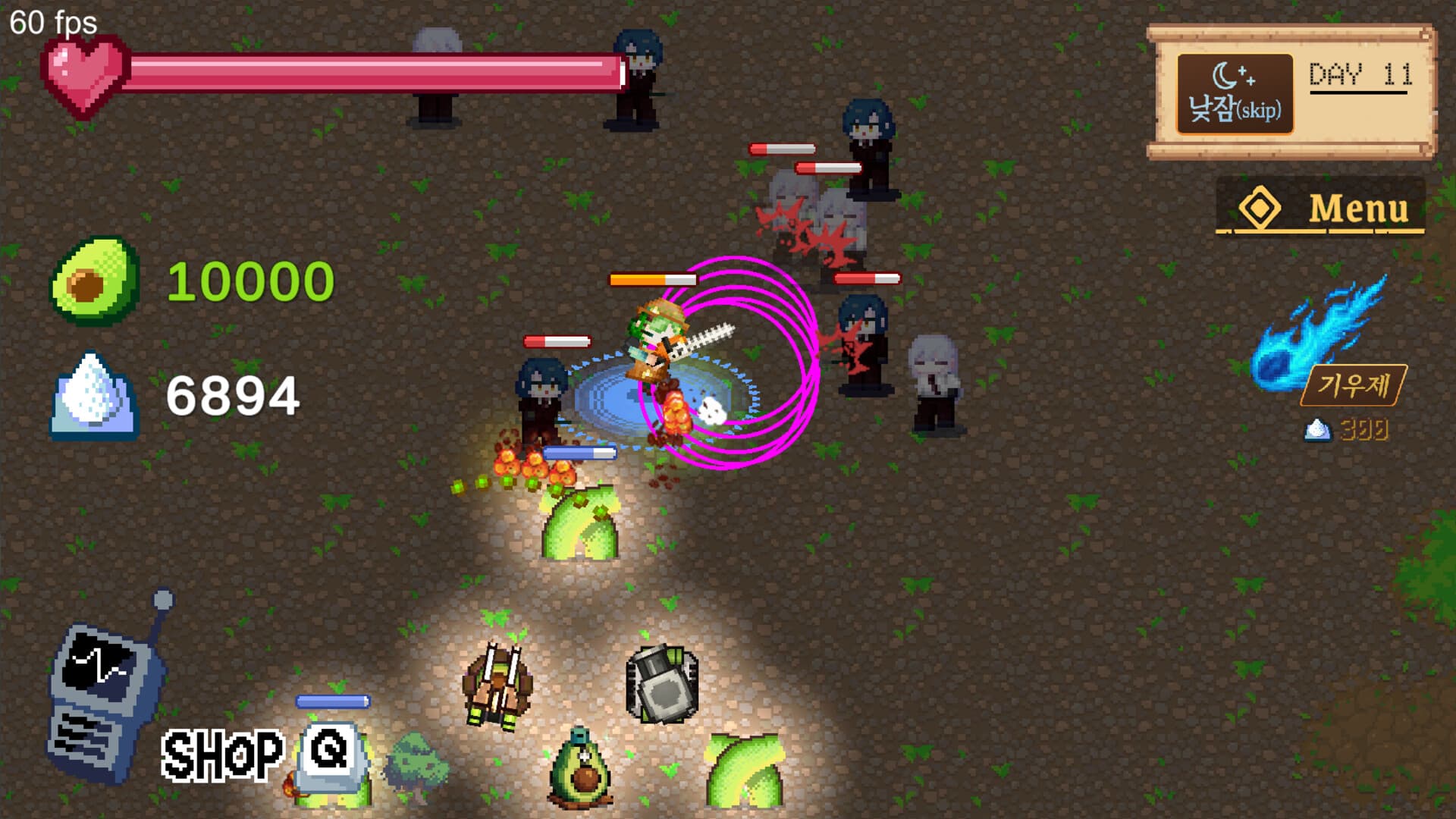Click the pink heart health icon
This screenshot has height=819, width=1456.
tap(85, 76)
